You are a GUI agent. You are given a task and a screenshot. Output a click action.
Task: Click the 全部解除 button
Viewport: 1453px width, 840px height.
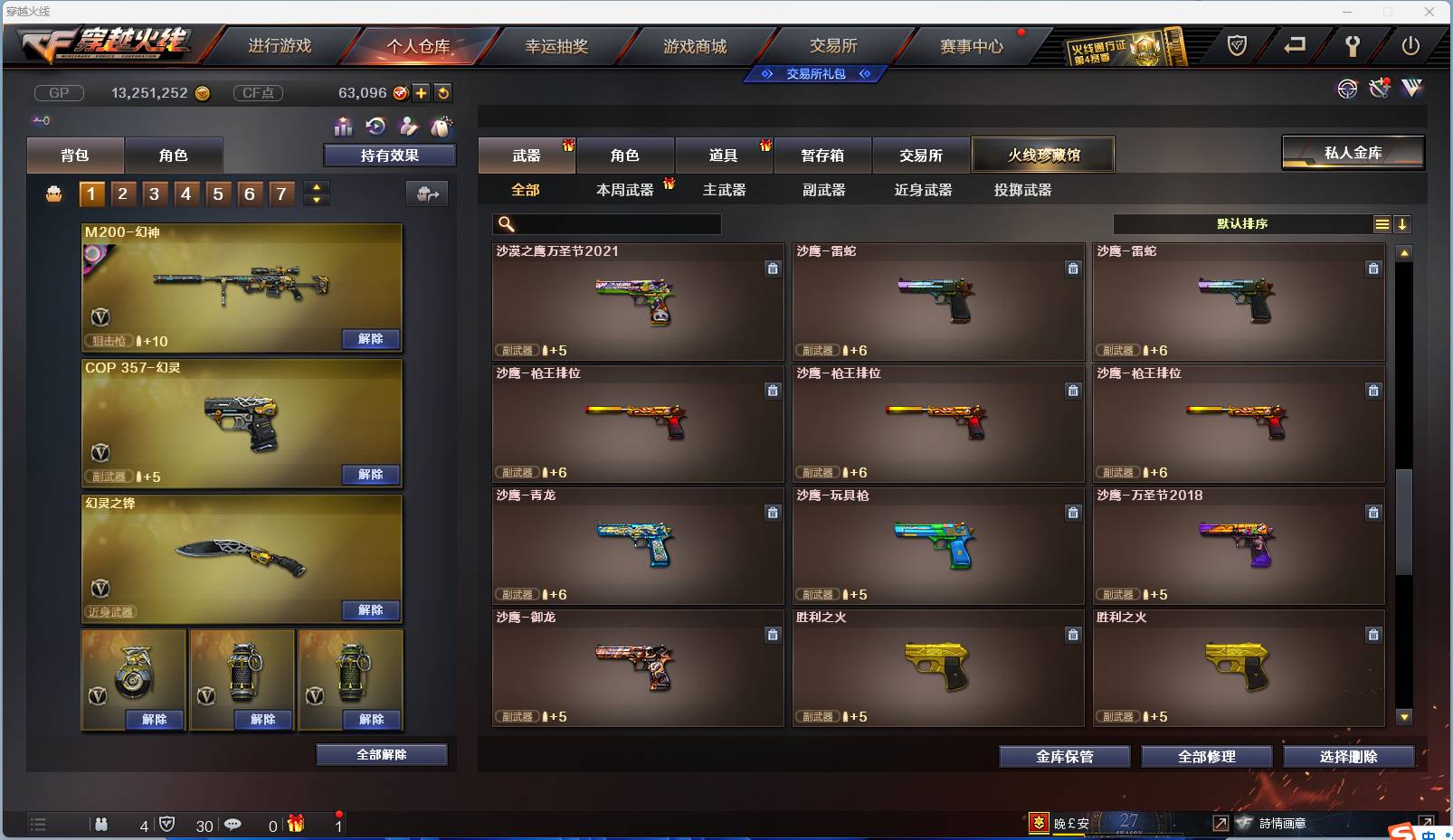point(381,754)
